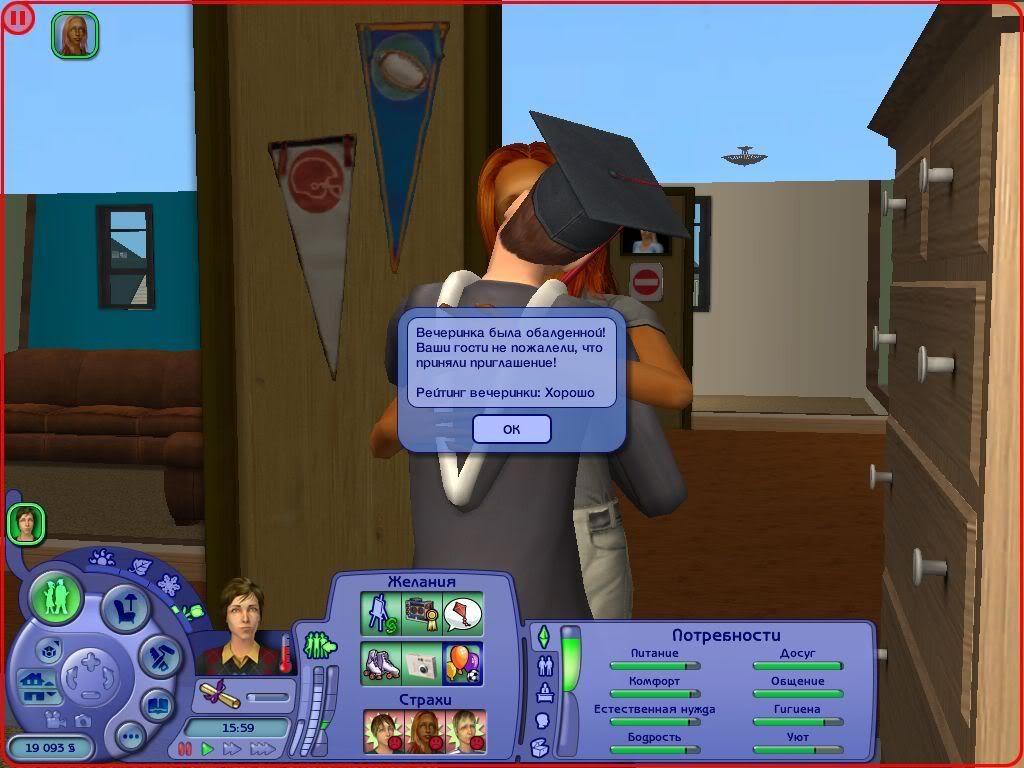The width and height of the screenshot is (1024, 768).
Task: Select the balloons party want
Action: point(463,663)
